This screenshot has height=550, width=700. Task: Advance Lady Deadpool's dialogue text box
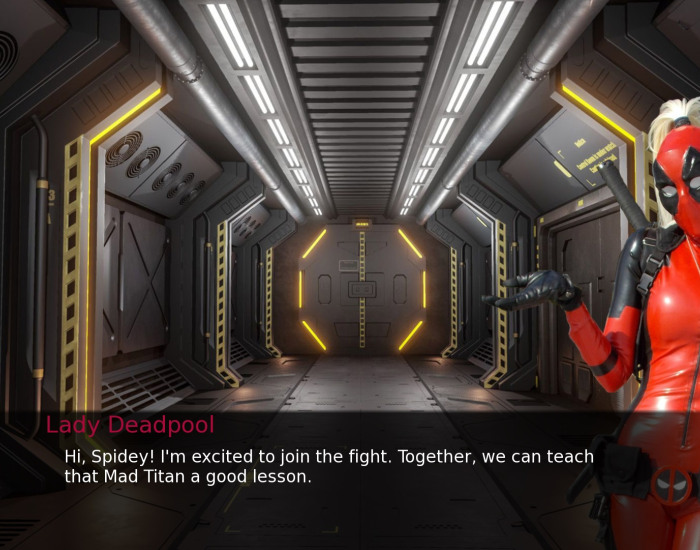(328, 467)
